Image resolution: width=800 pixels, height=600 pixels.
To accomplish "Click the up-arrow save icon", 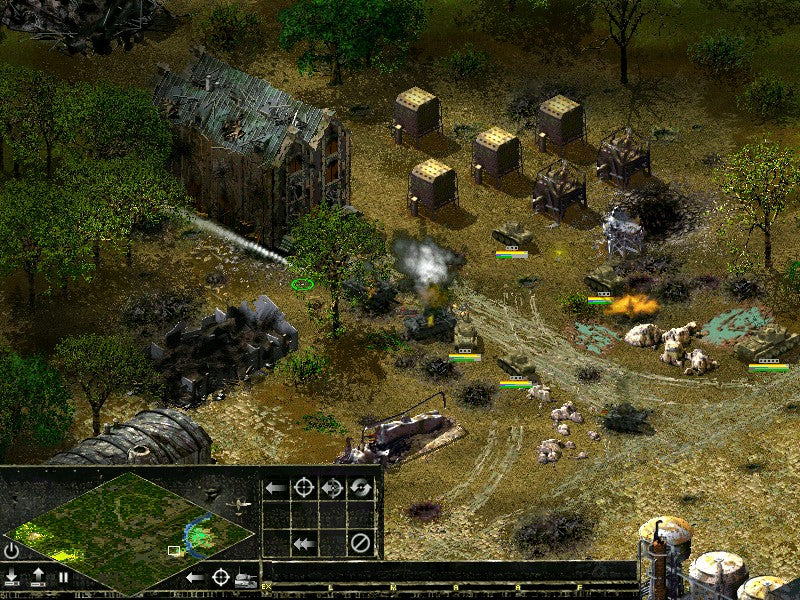I will coord(38,577).
